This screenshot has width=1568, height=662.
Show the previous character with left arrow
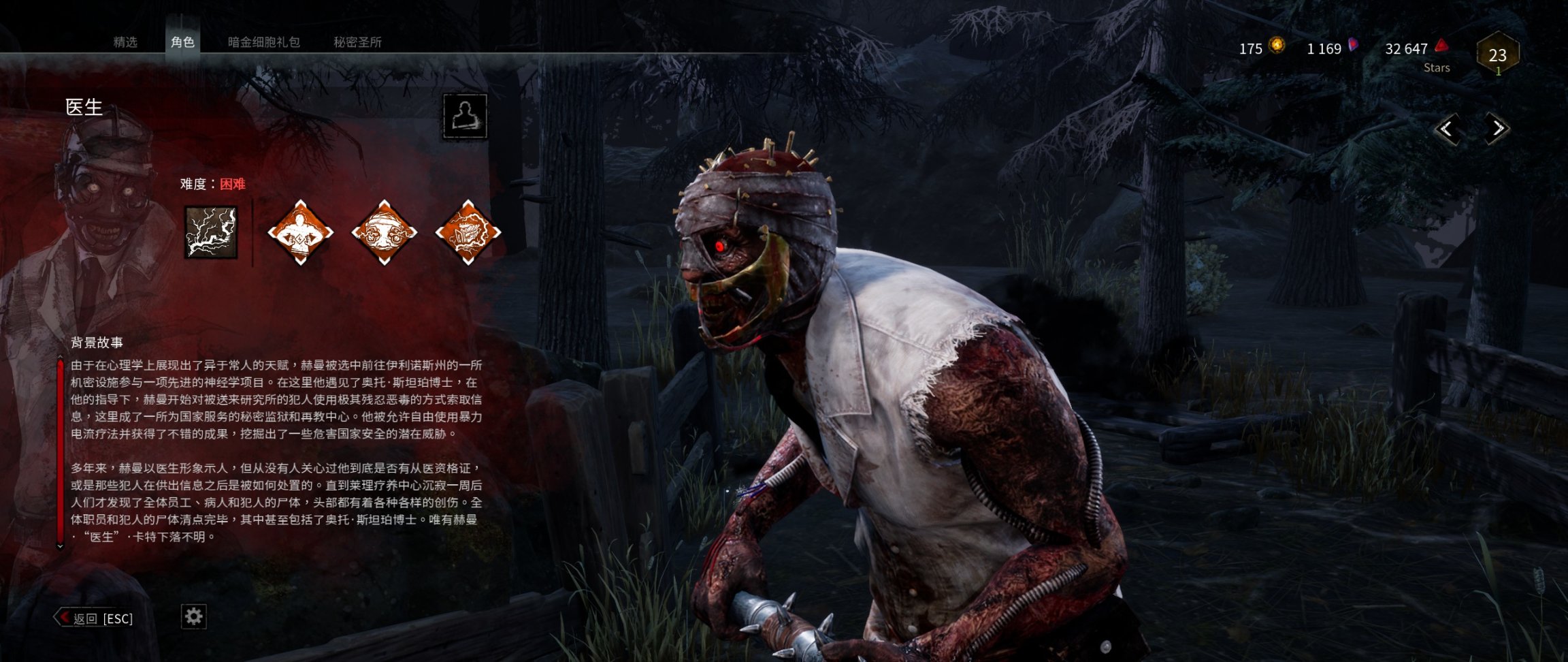pyautogui.click(x=1447, y=129)
